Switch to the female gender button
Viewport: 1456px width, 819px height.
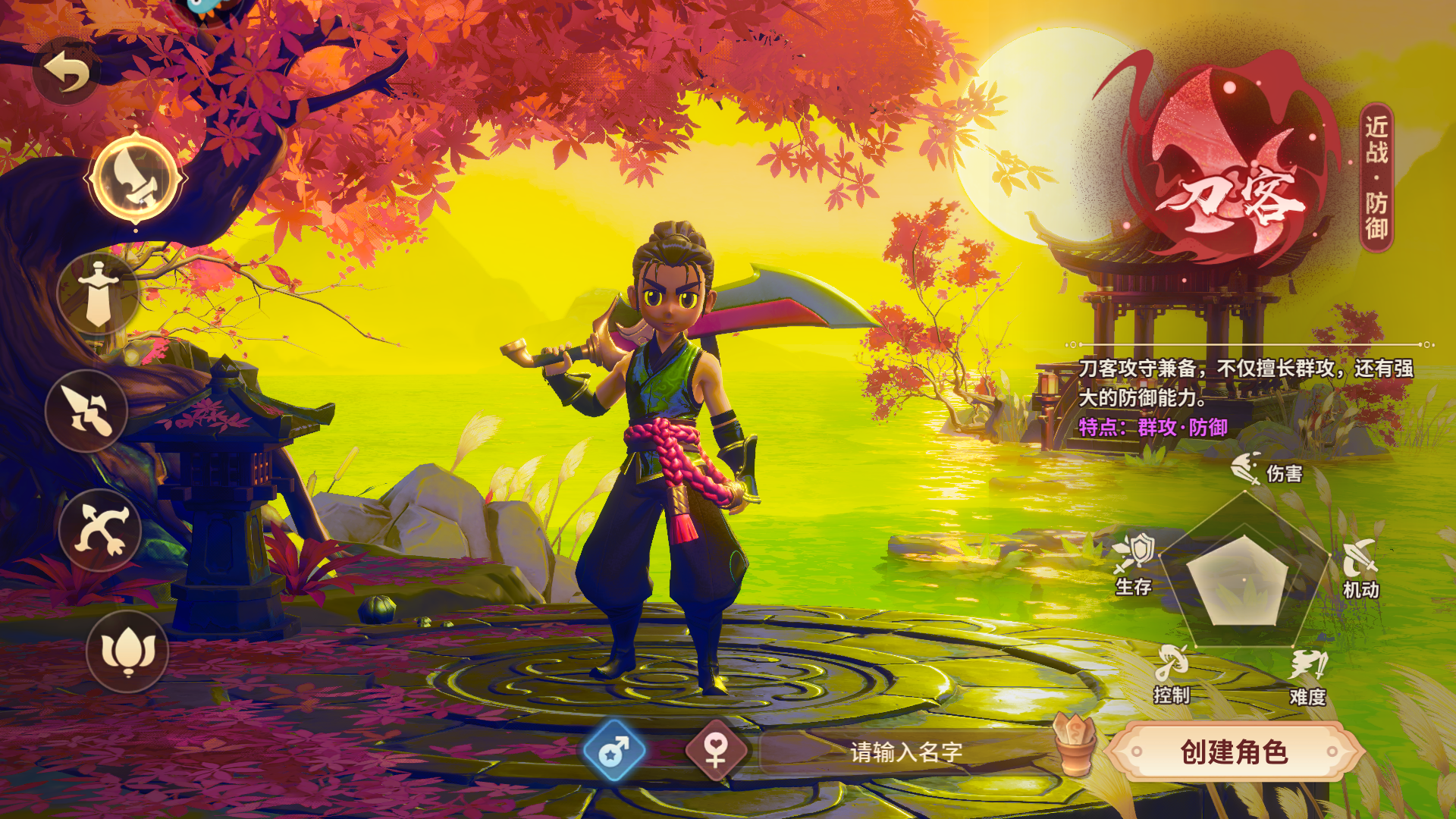click(x=716, y=752)
